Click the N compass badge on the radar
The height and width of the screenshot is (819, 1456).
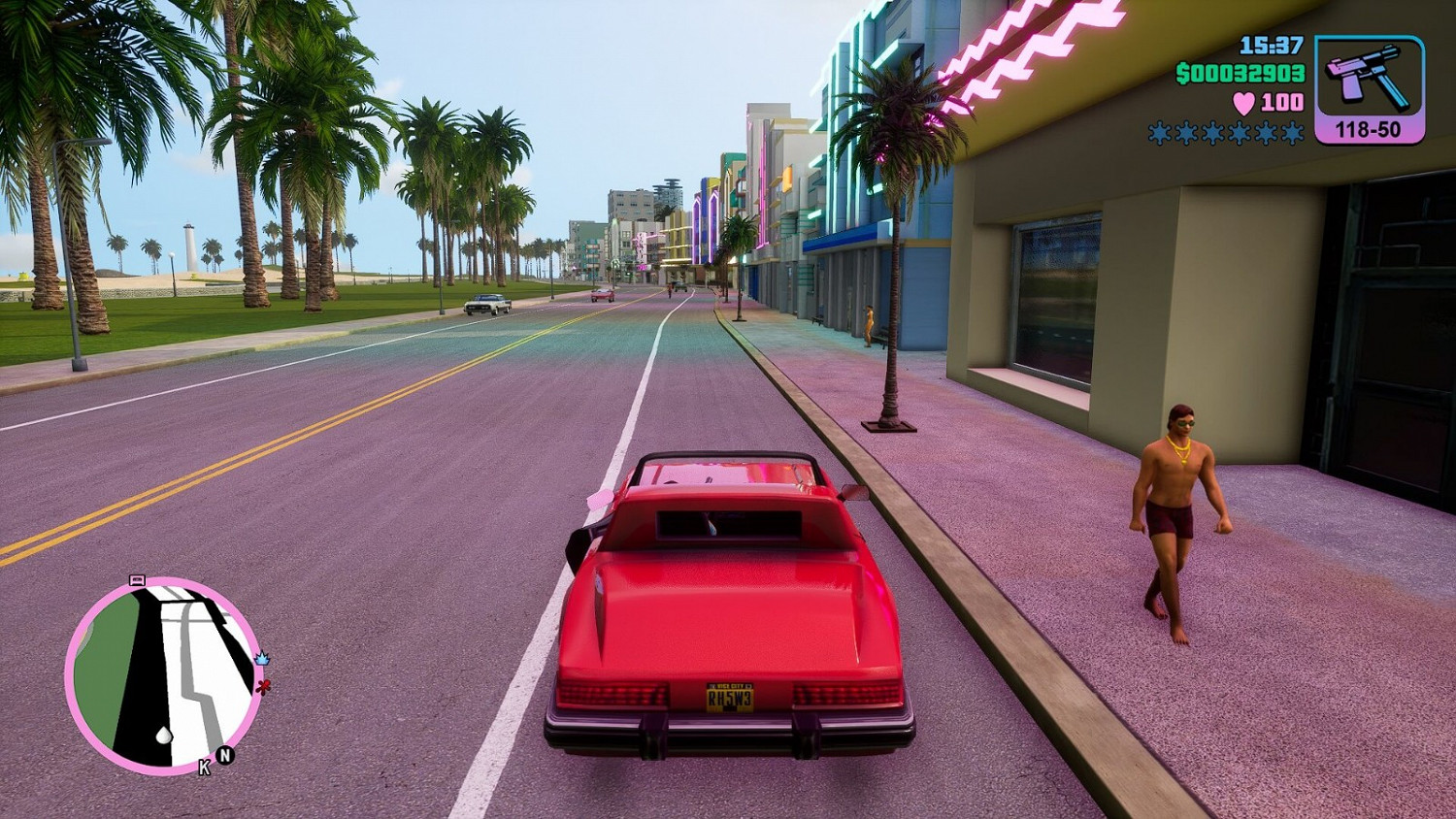224,755
